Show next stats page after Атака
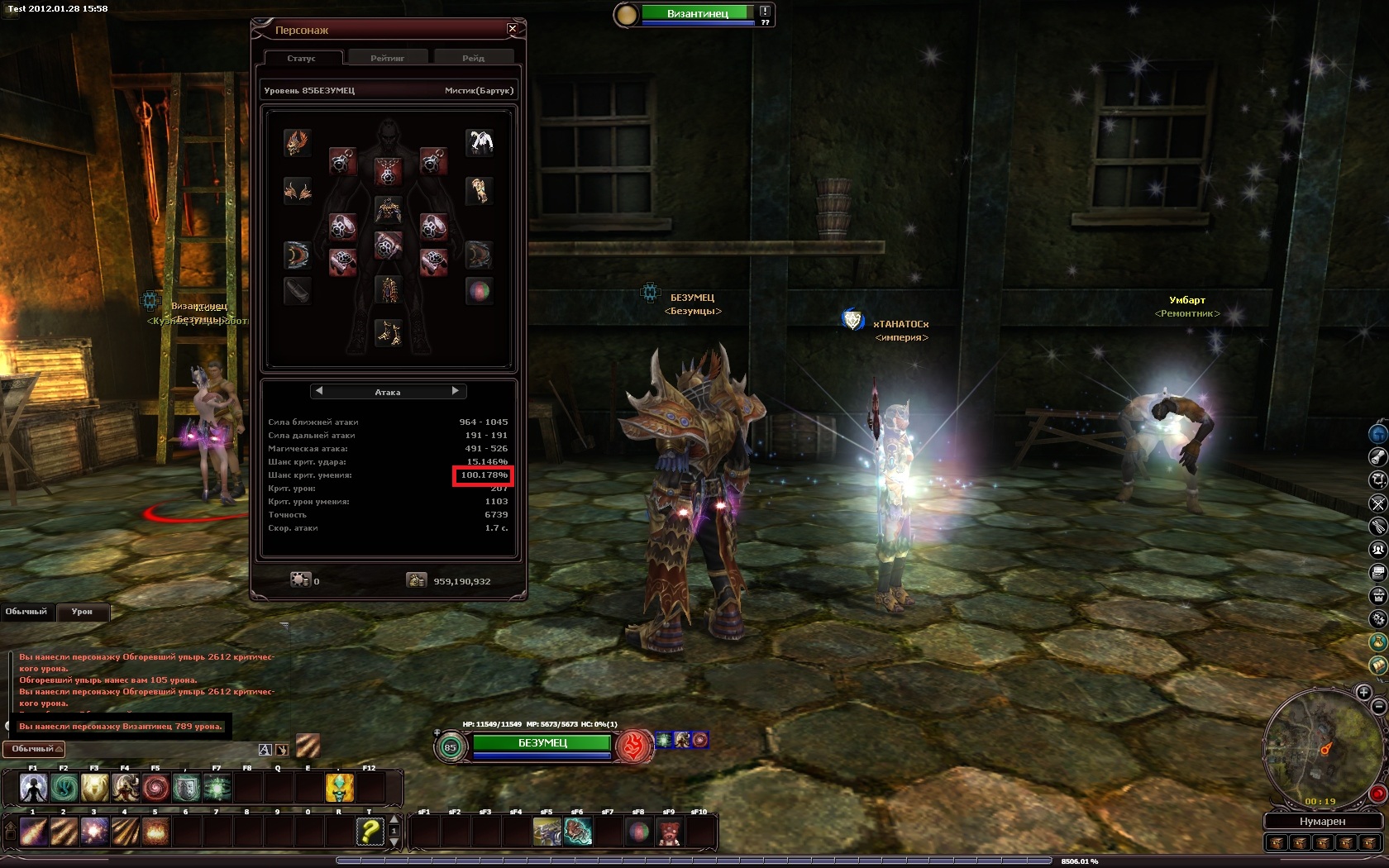This screenshot has width=1389, height=868. coord(456,391)
